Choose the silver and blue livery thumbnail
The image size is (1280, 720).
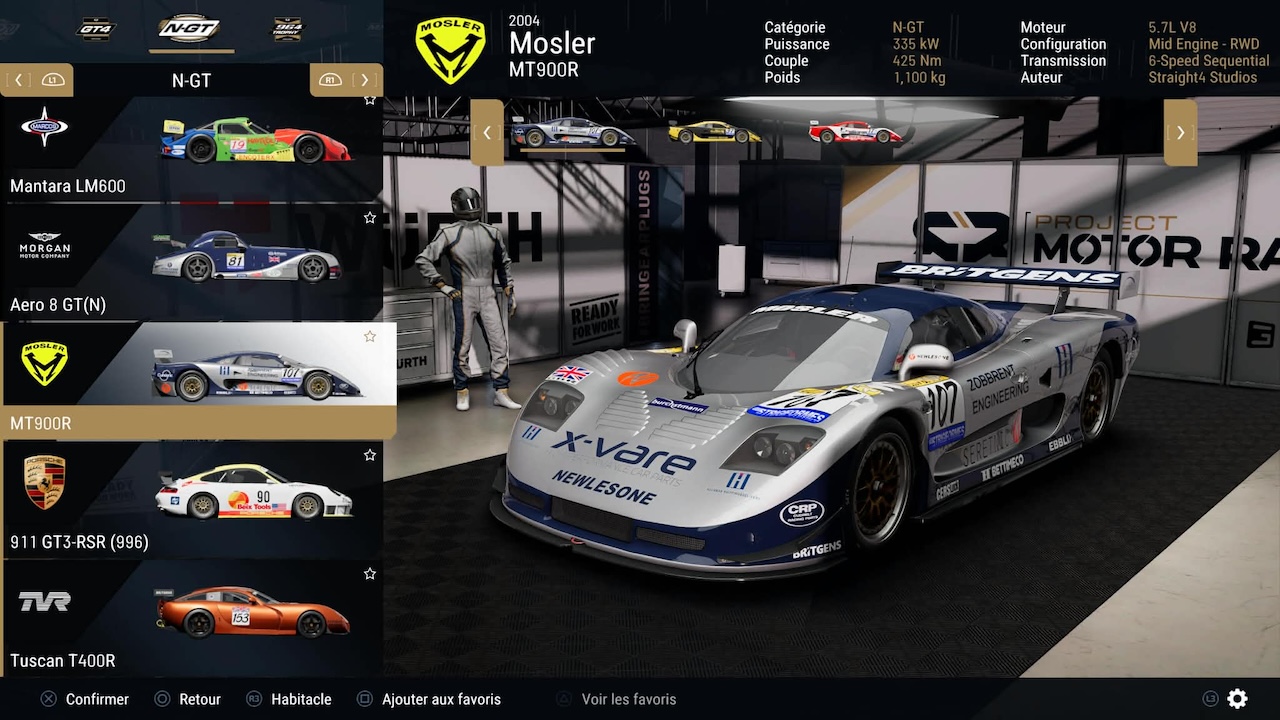572,132
